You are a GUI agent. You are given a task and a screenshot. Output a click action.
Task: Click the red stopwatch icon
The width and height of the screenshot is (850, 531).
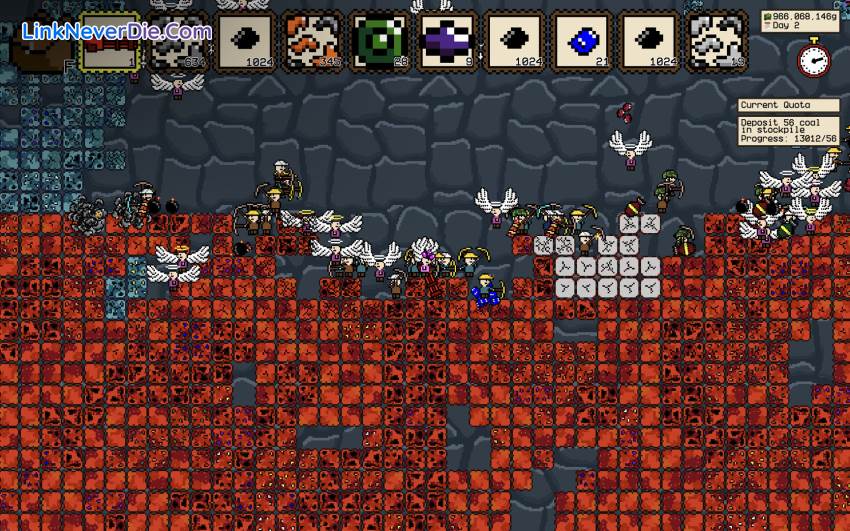tap(812, 57)
